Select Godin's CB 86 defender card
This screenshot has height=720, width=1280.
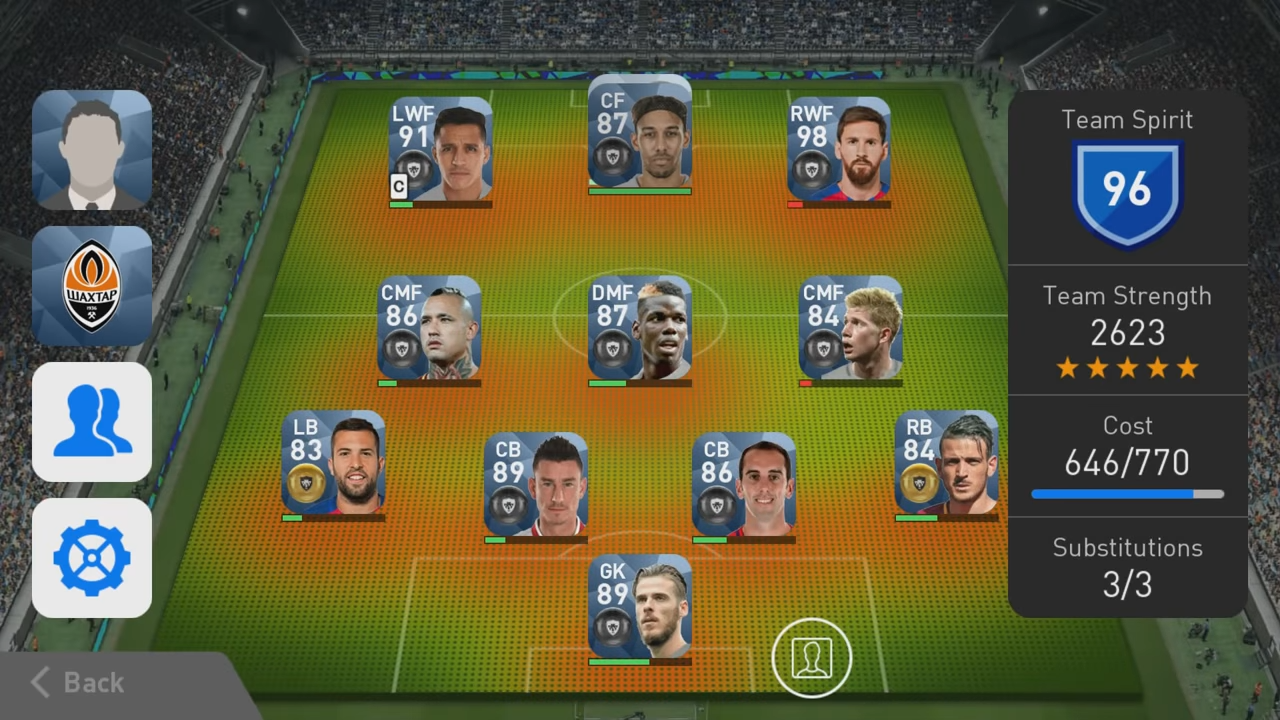tap(743, 485)
